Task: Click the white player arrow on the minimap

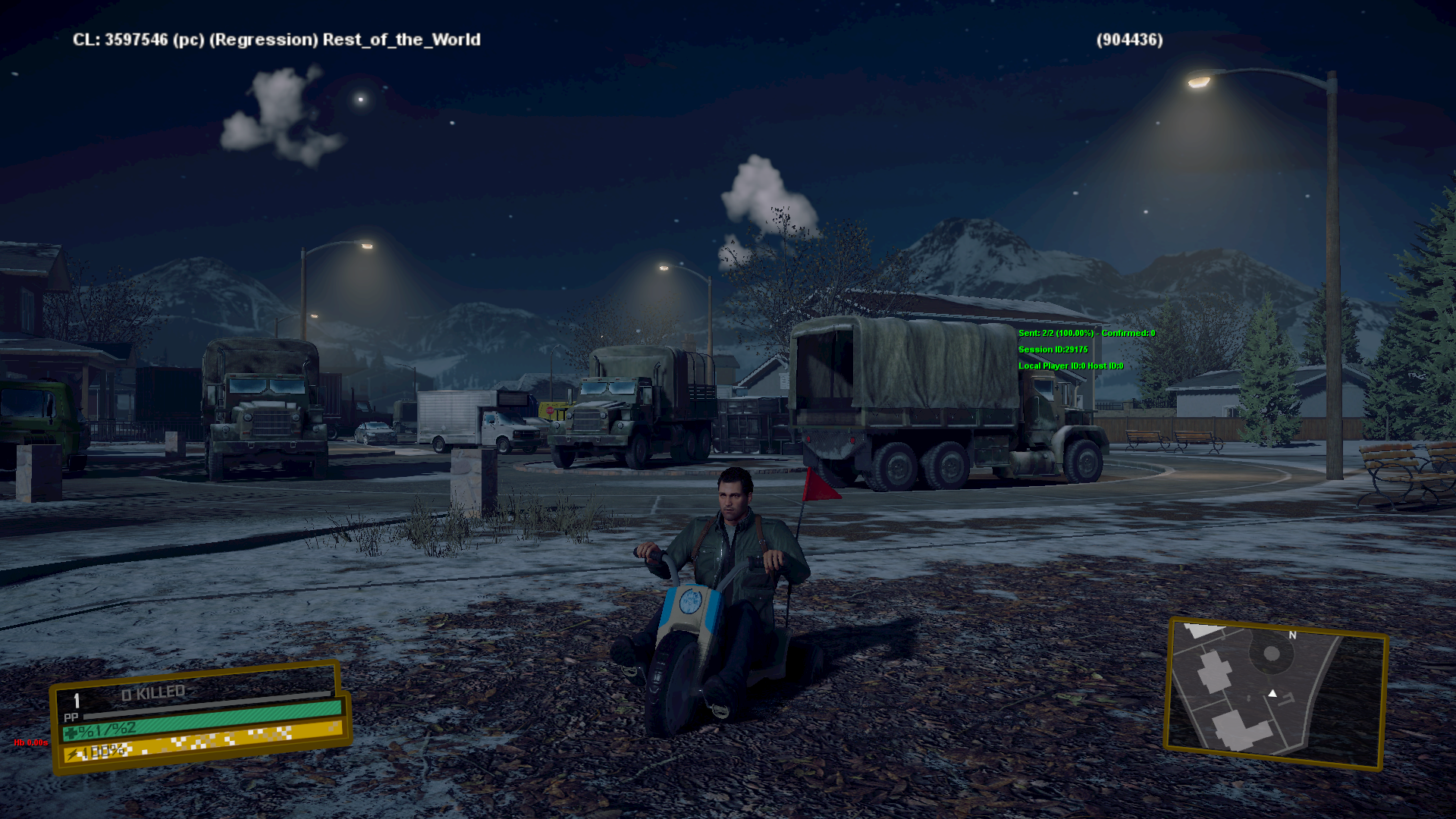Action: pyautogui.click(x=1272, y=694)
